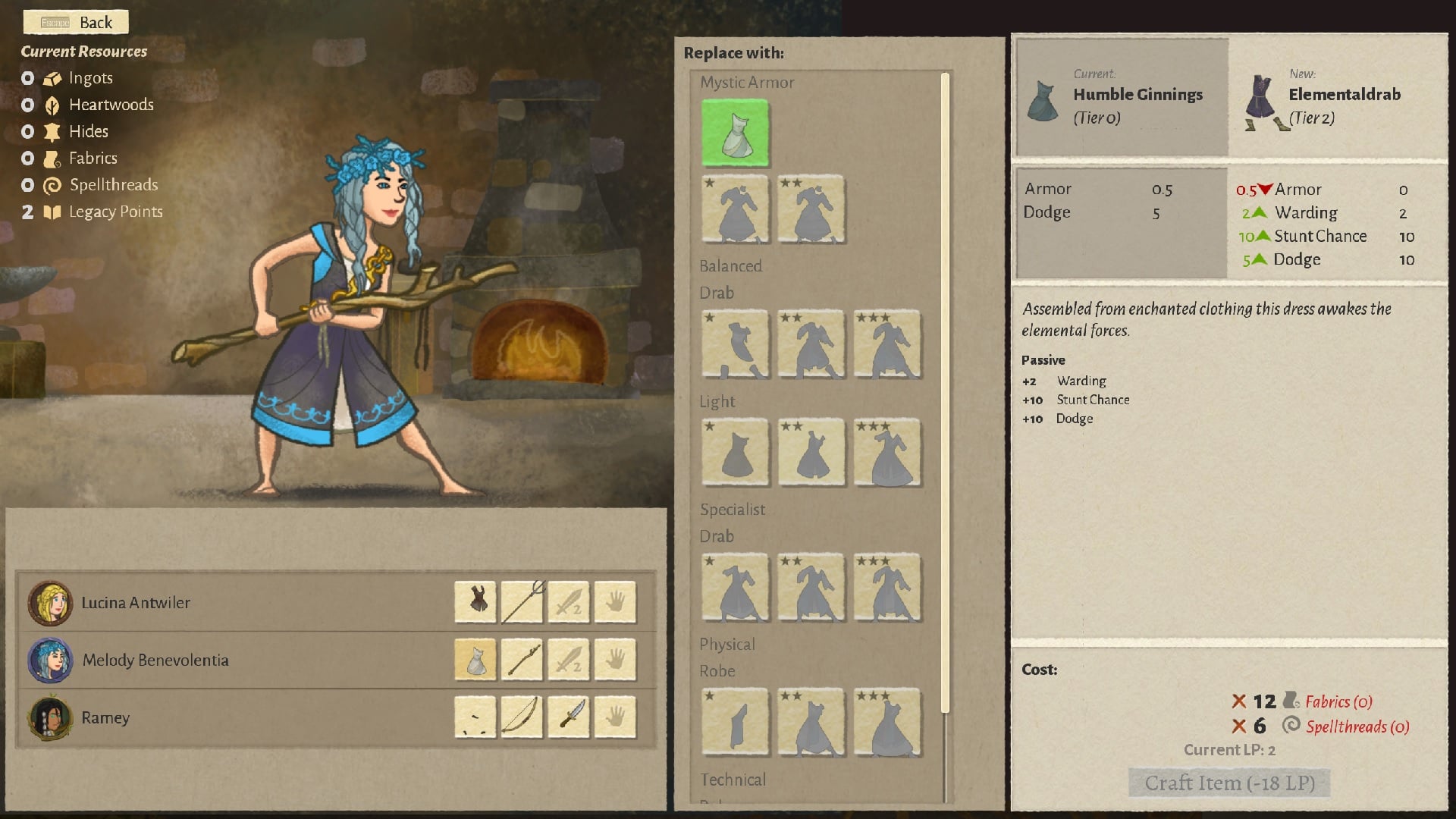Select Ramey's dagger slot

569,717
